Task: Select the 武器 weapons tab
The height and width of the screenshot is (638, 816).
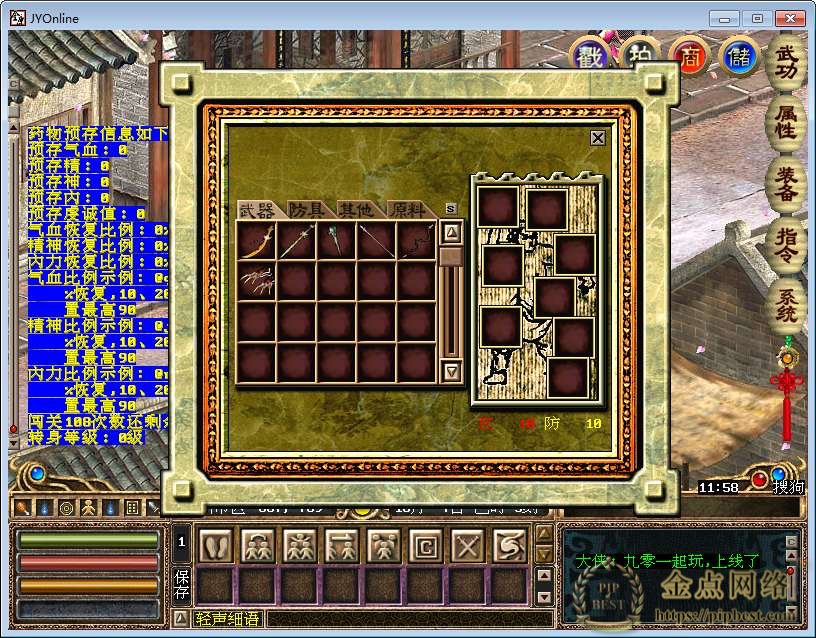Action: pyautogui.click(x=257, y=209)
